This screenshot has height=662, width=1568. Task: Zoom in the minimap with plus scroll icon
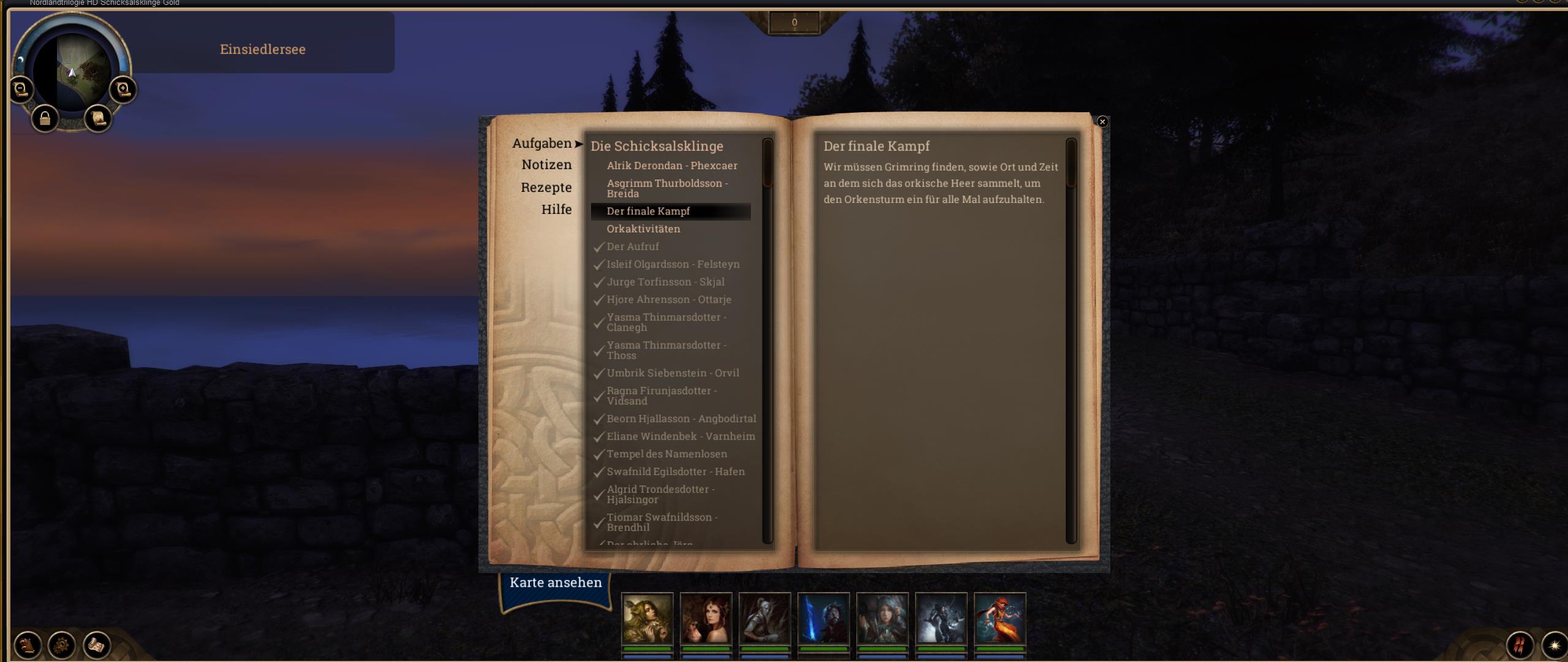[123, 88]
